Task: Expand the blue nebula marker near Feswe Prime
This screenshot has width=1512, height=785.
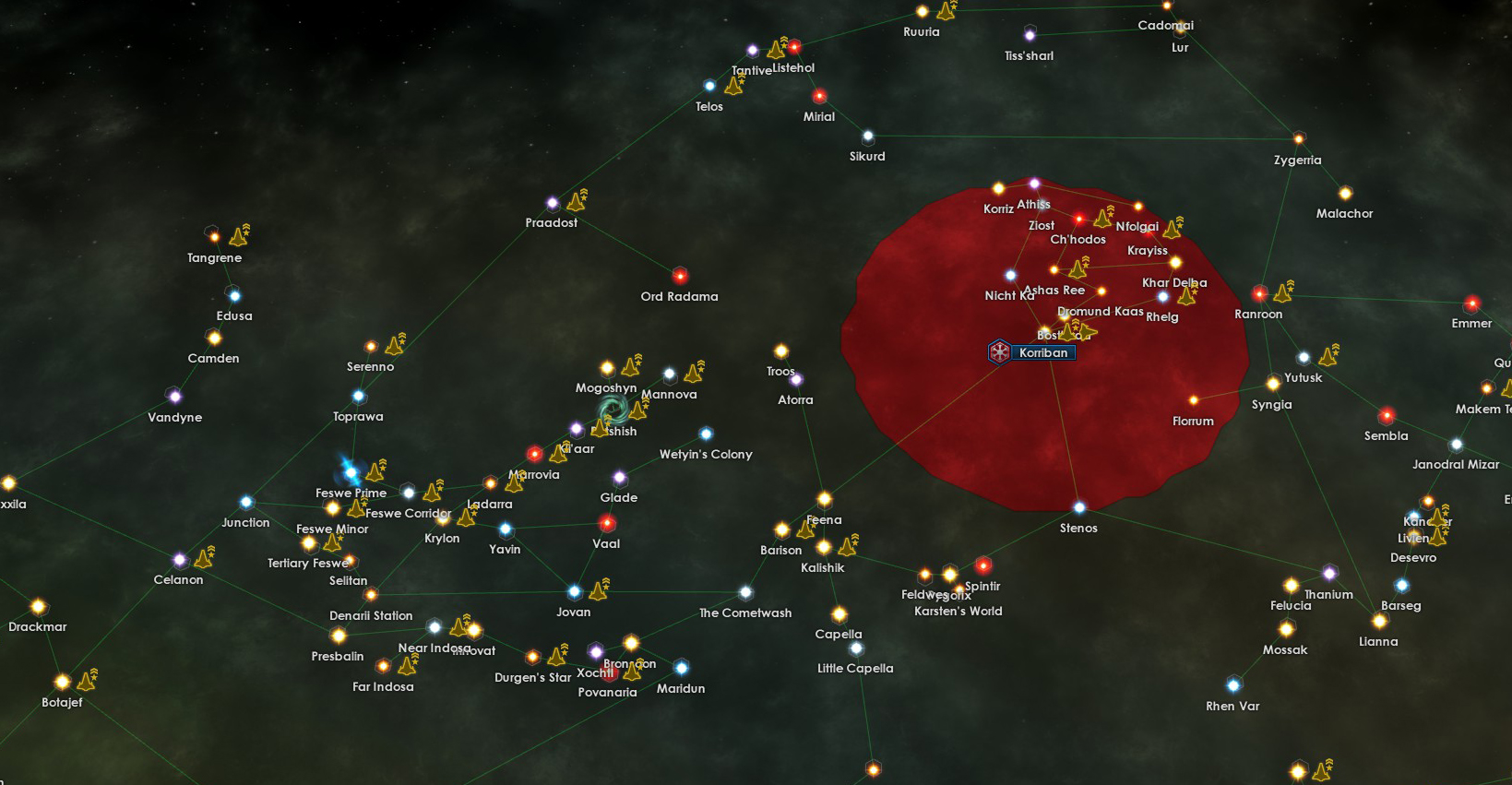Action: (351, 474)
